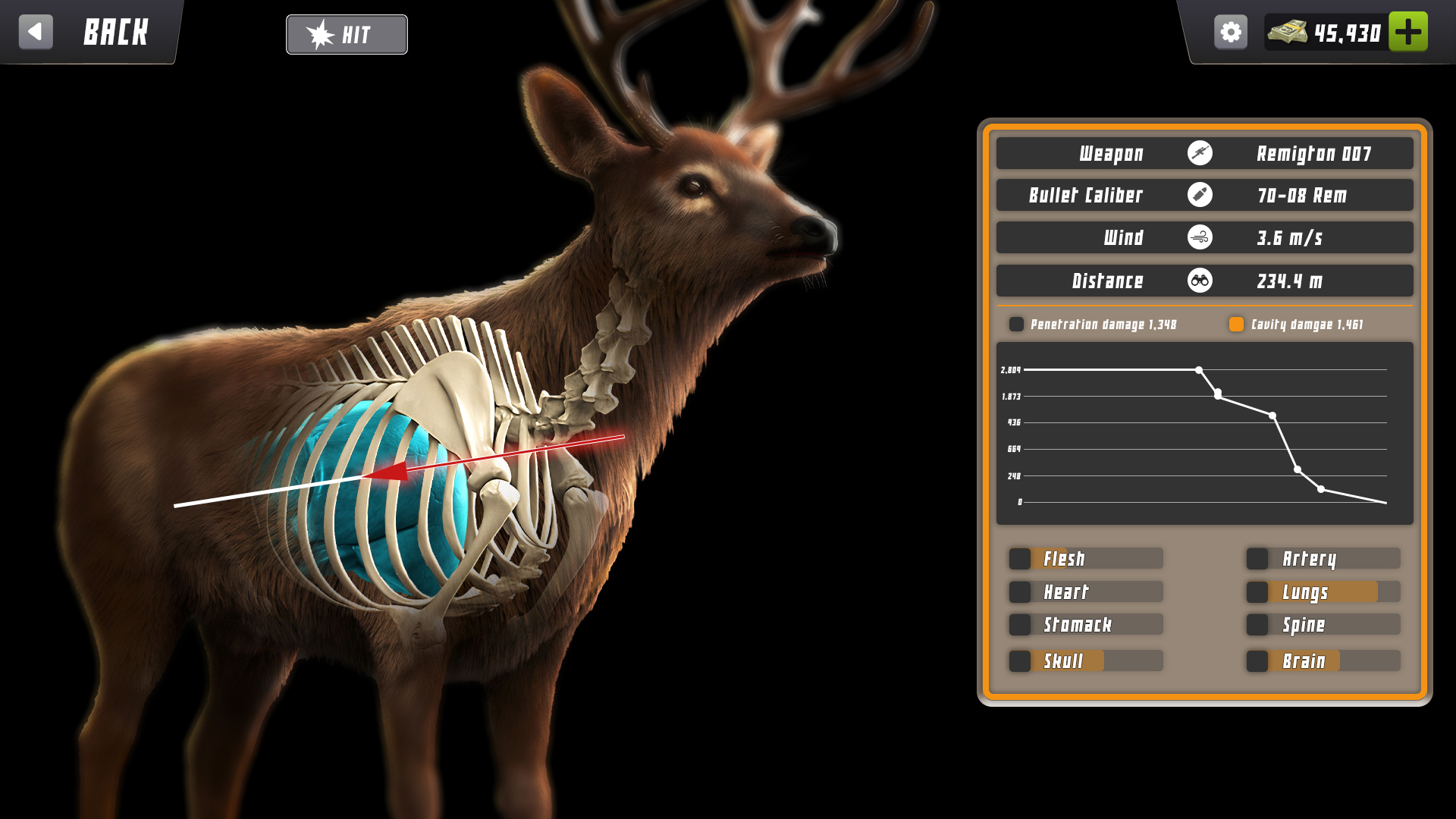The image size is (1456, 819).
Task: Select the back arrow icon
Action: (36, 32)
